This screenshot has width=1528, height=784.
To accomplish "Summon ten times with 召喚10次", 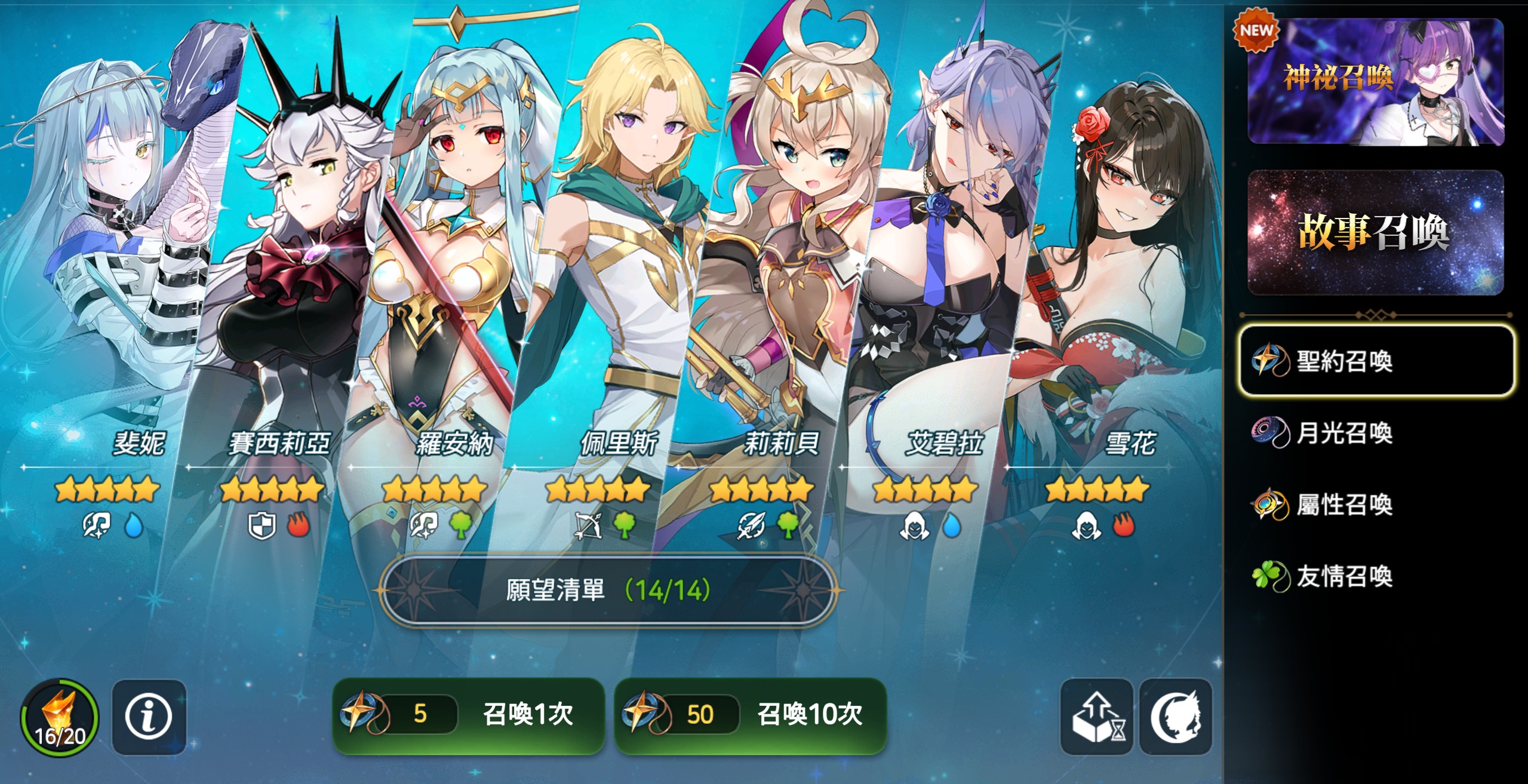I will click(x=751, y=715).
